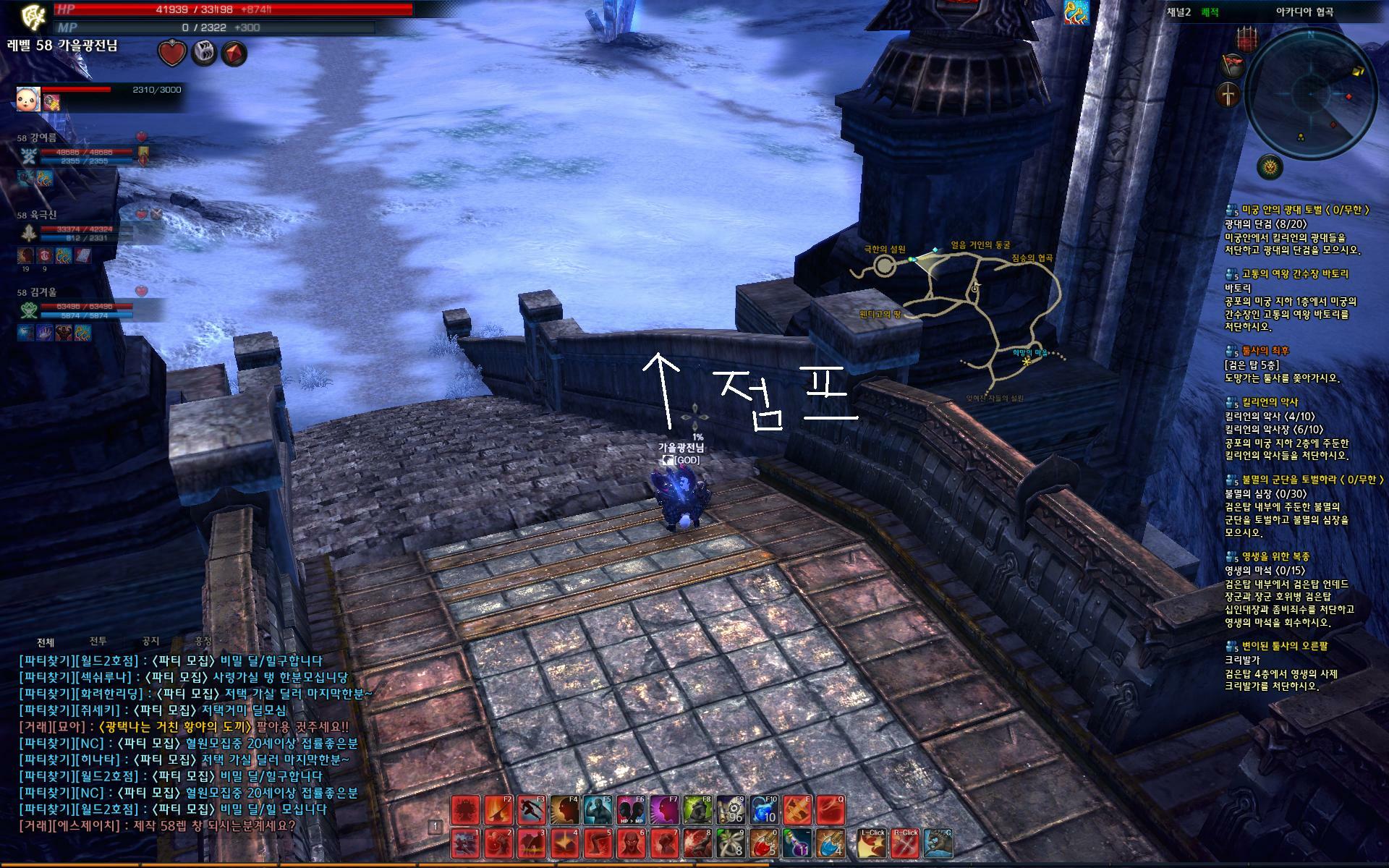1389x868 pixels.
Task: Activate the F2 flaming sword skill
Action: coord(498,810)
